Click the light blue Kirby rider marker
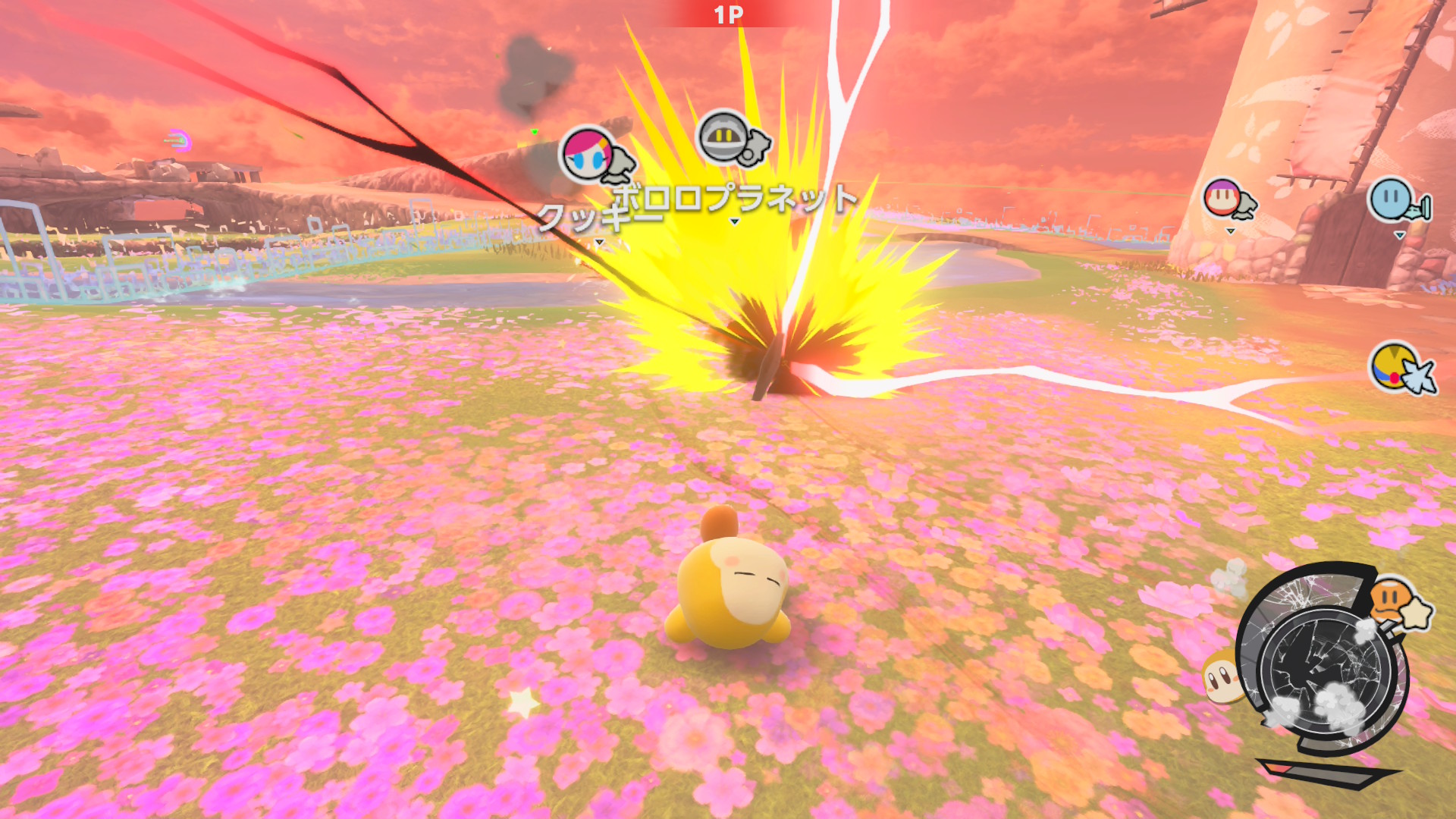The height and width of the screenshot is (819, 1456). pyautogui.click(x=1392, y=199)
